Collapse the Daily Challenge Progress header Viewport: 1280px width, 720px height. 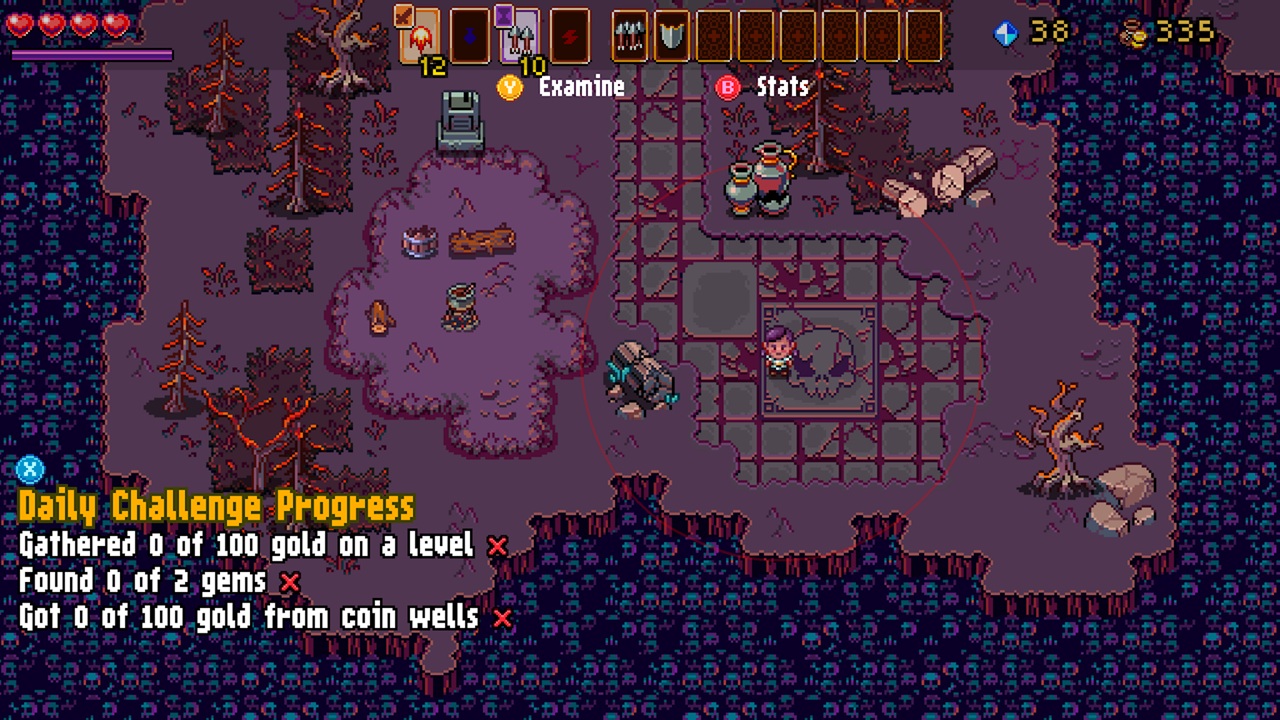click(x=215, y=506)
